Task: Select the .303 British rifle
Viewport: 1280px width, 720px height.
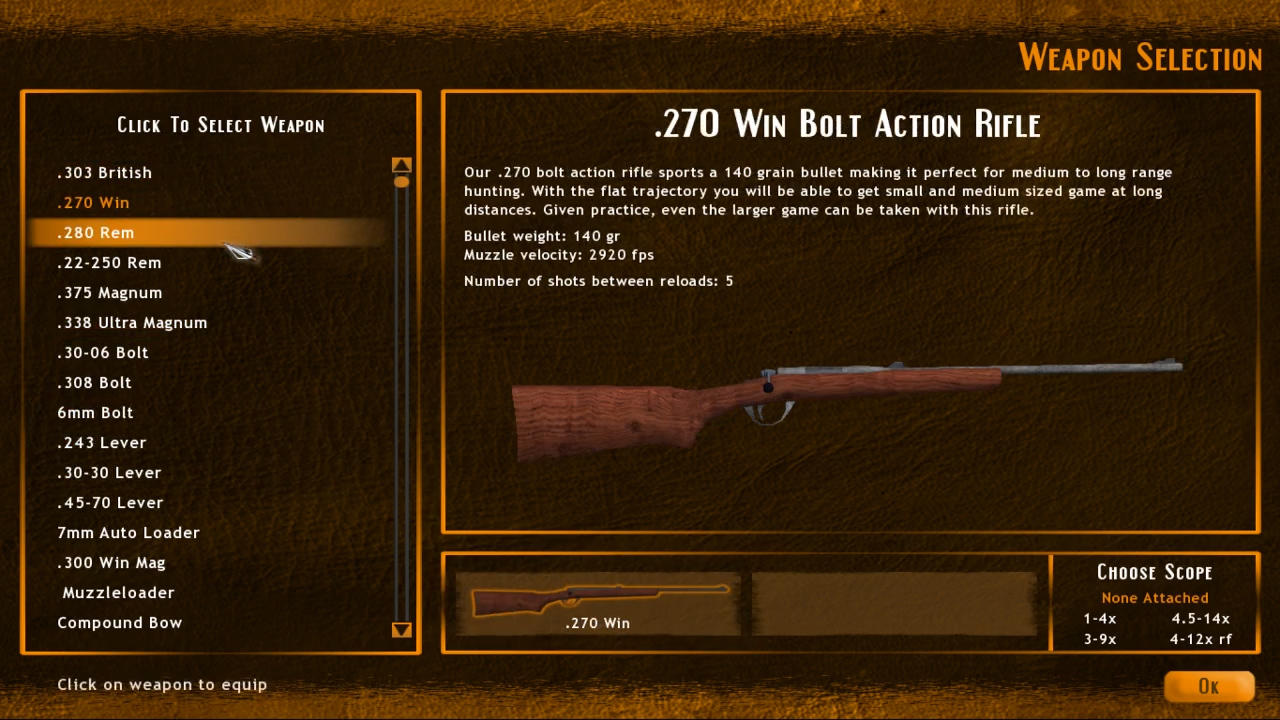Action: point(104,172)
